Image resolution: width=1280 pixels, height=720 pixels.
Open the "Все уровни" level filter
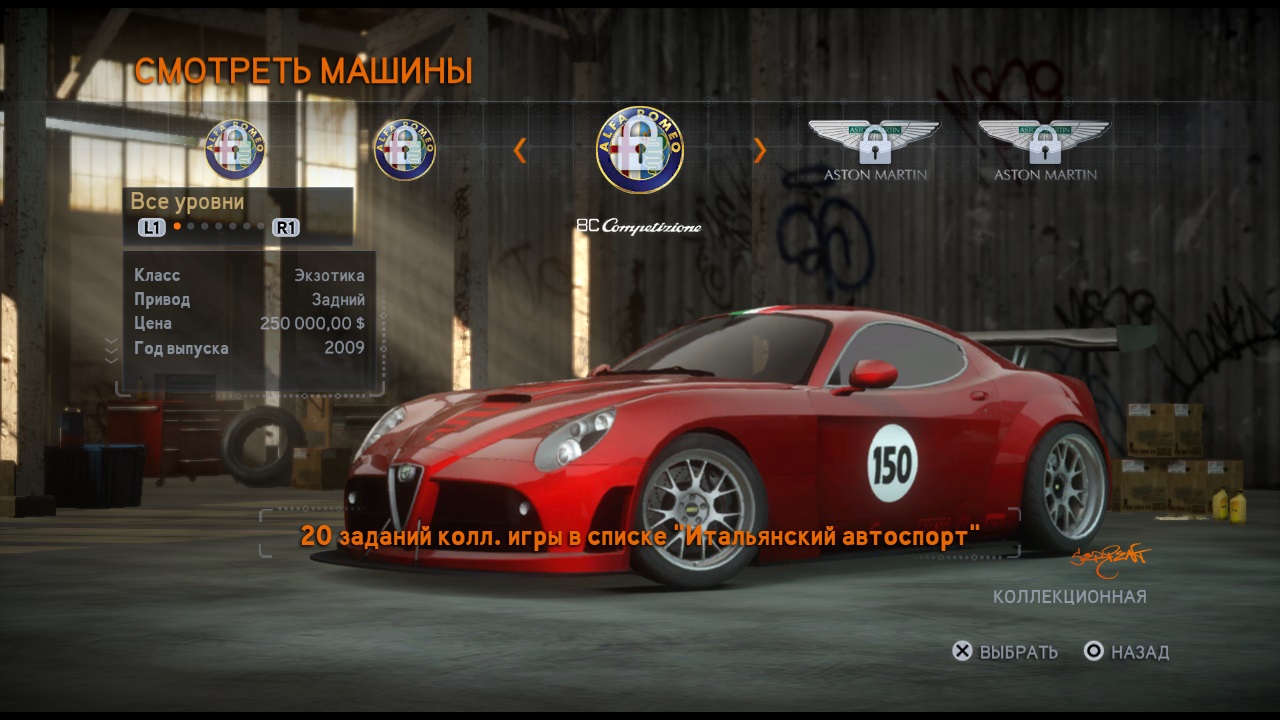click(x=188, y=202)
